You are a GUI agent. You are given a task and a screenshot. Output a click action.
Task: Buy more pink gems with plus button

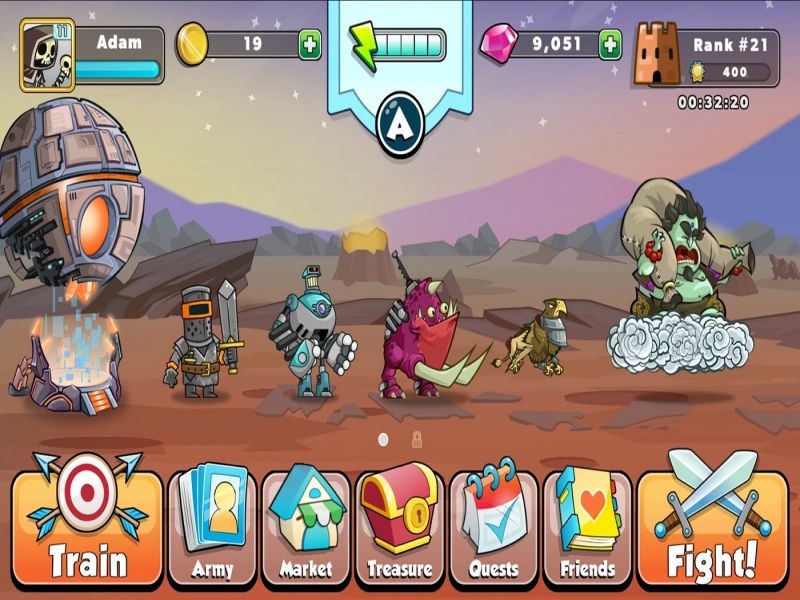tap(610, 45)
